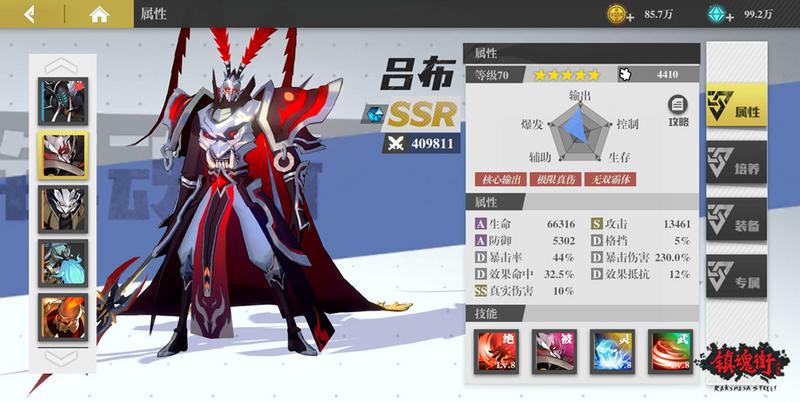Go back using the top-left arrow
The image size is (800, 402).
tap(30, 14)
